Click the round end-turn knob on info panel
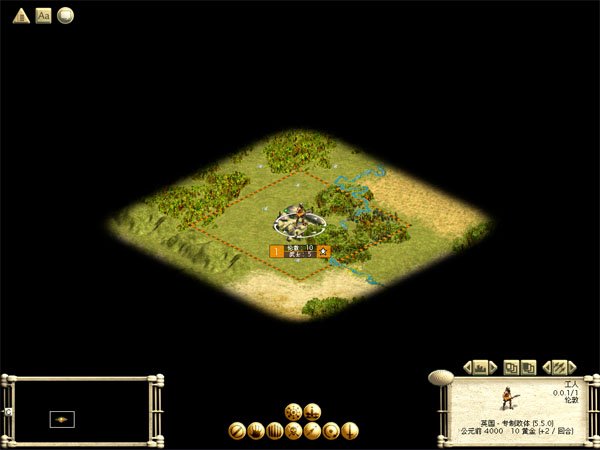This screenshot has height=450, width=600. pos(440,378)
